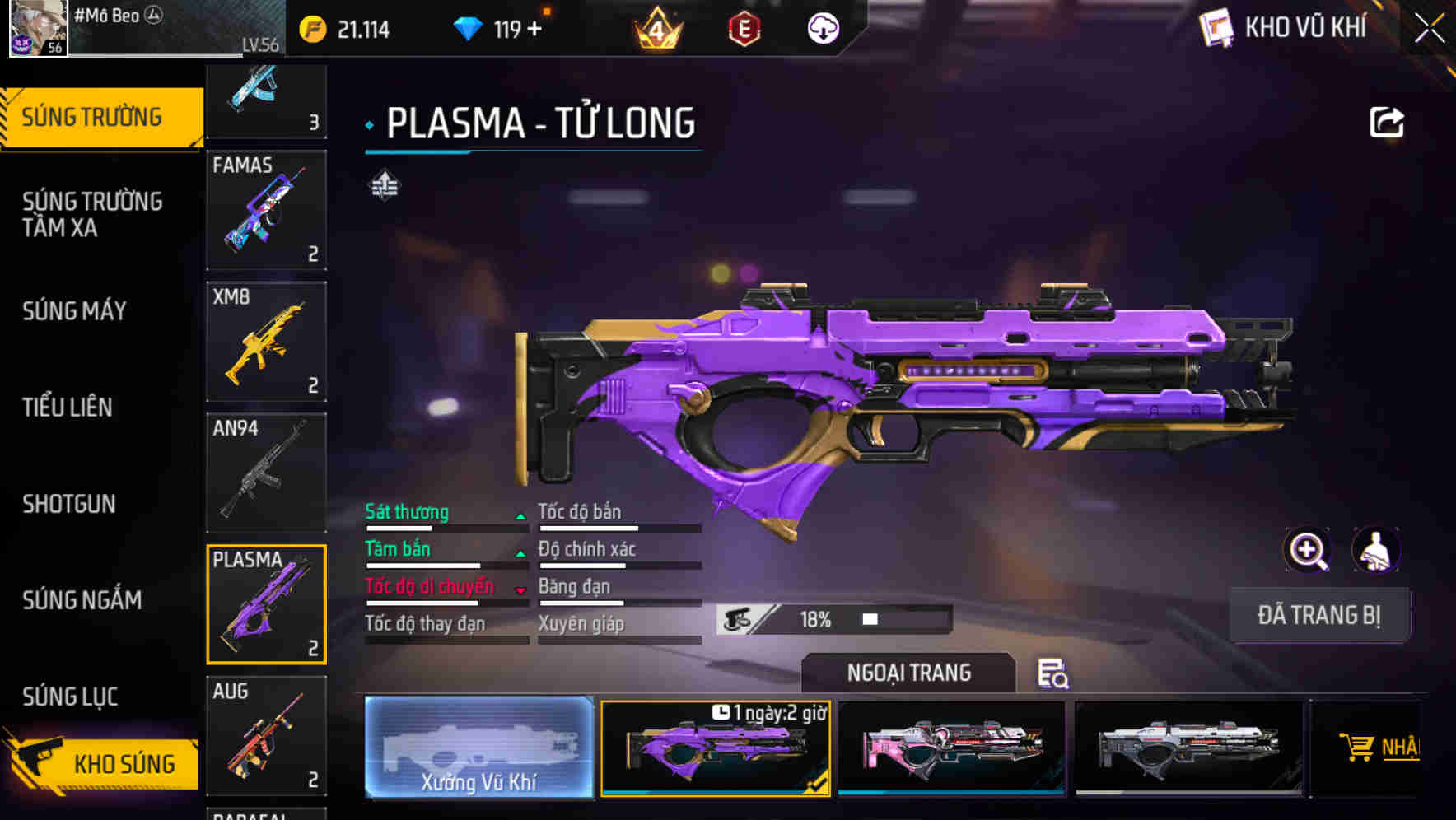Select the pink Plasma skin thumbnail
This screenshot has width=1456, height=820.
[x=951, y=748]
